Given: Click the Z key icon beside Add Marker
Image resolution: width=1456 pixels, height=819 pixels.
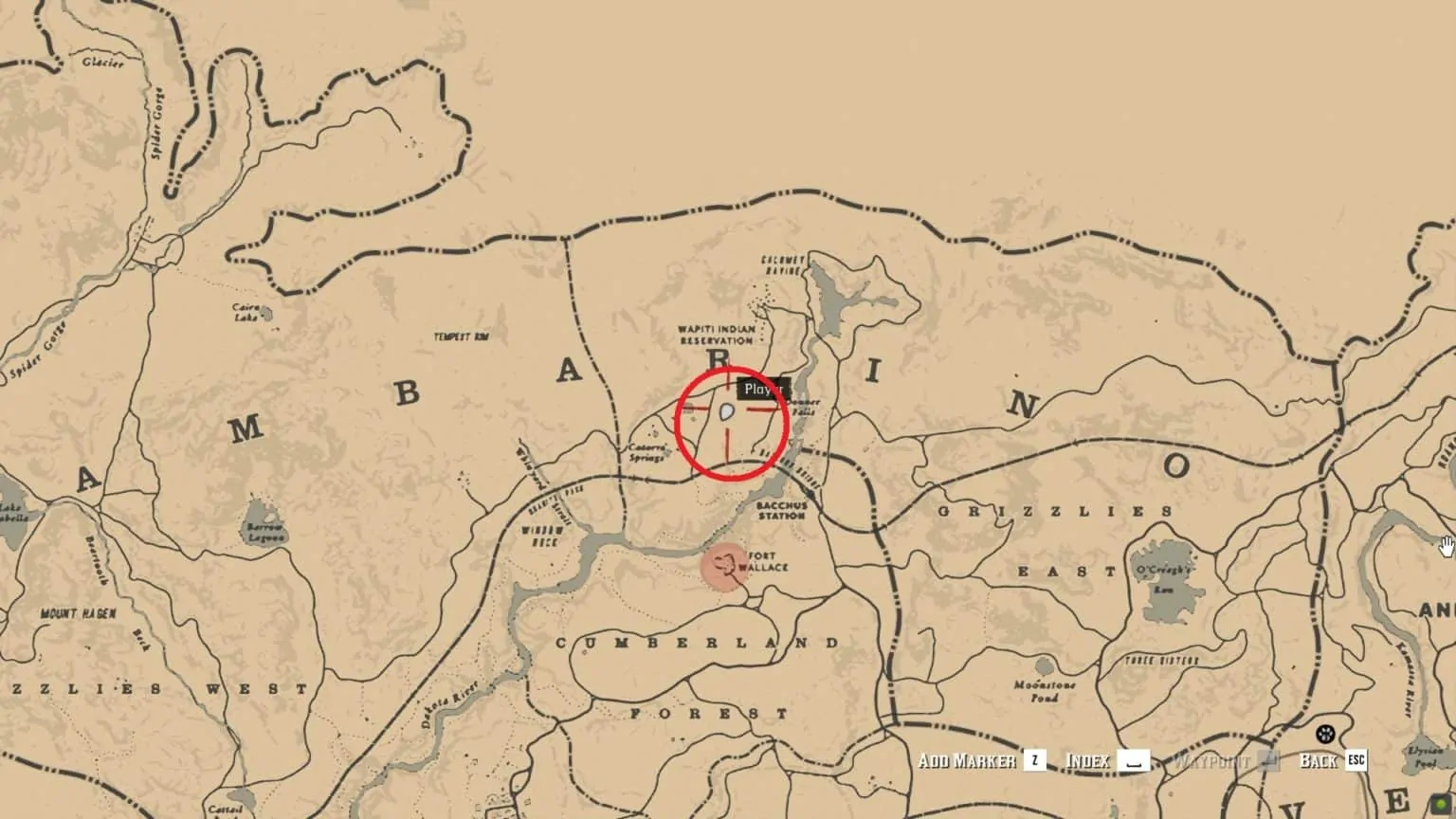Looking at the screenshot, I should [x=1033, y=760].
